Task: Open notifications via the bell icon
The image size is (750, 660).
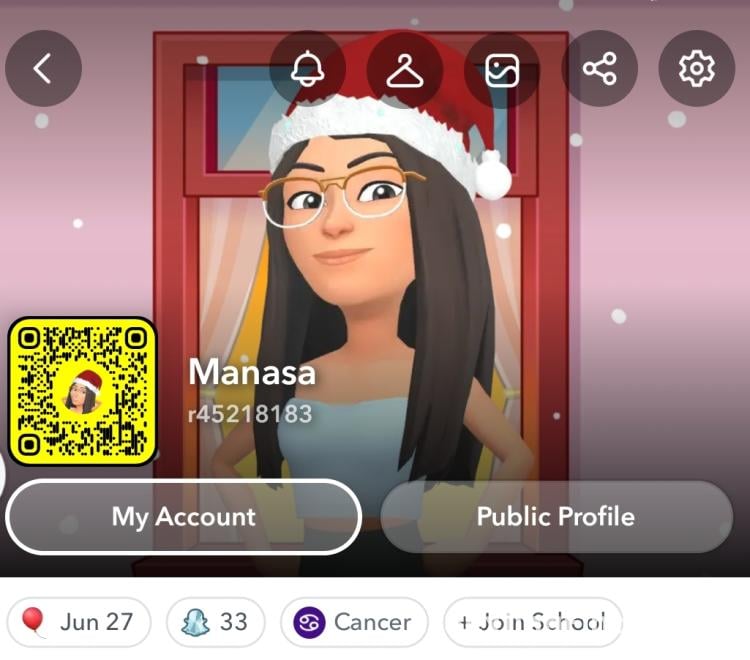Action: click(x=307, y=68)
